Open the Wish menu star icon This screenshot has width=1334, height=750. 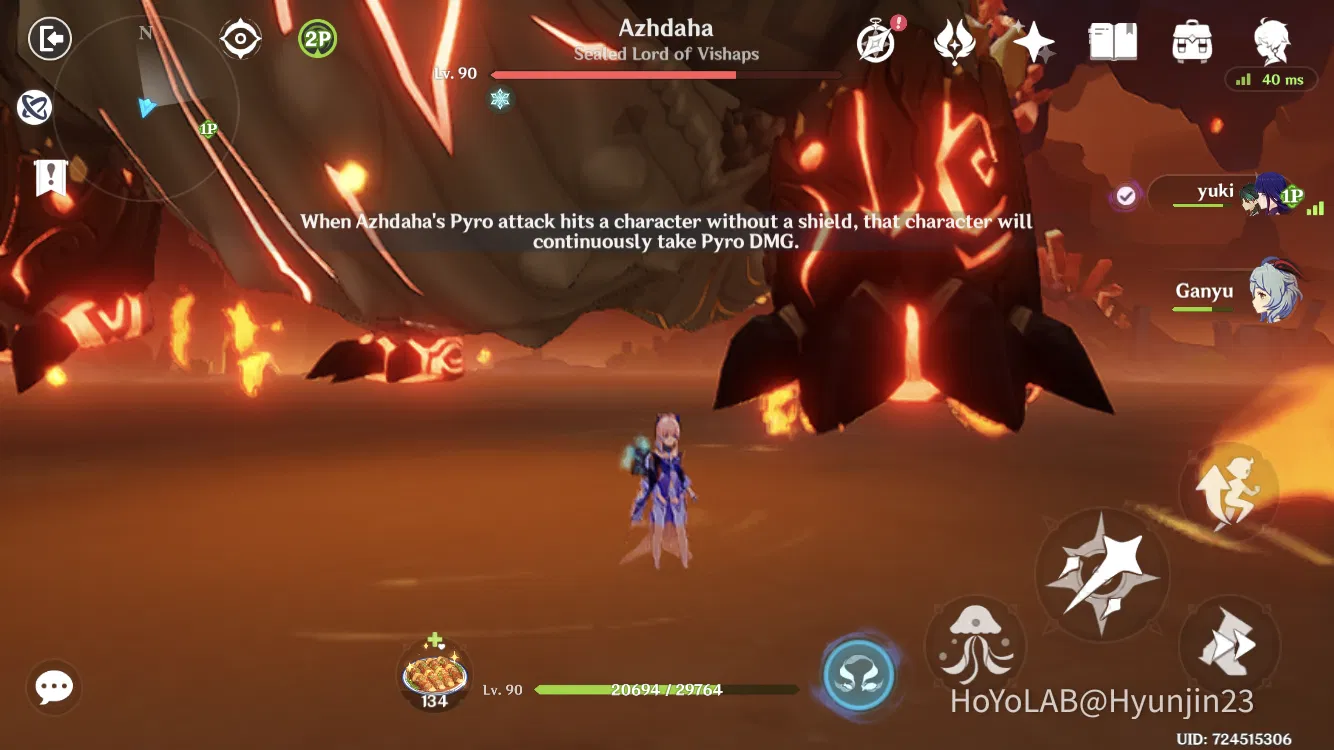click(1034, 42)
